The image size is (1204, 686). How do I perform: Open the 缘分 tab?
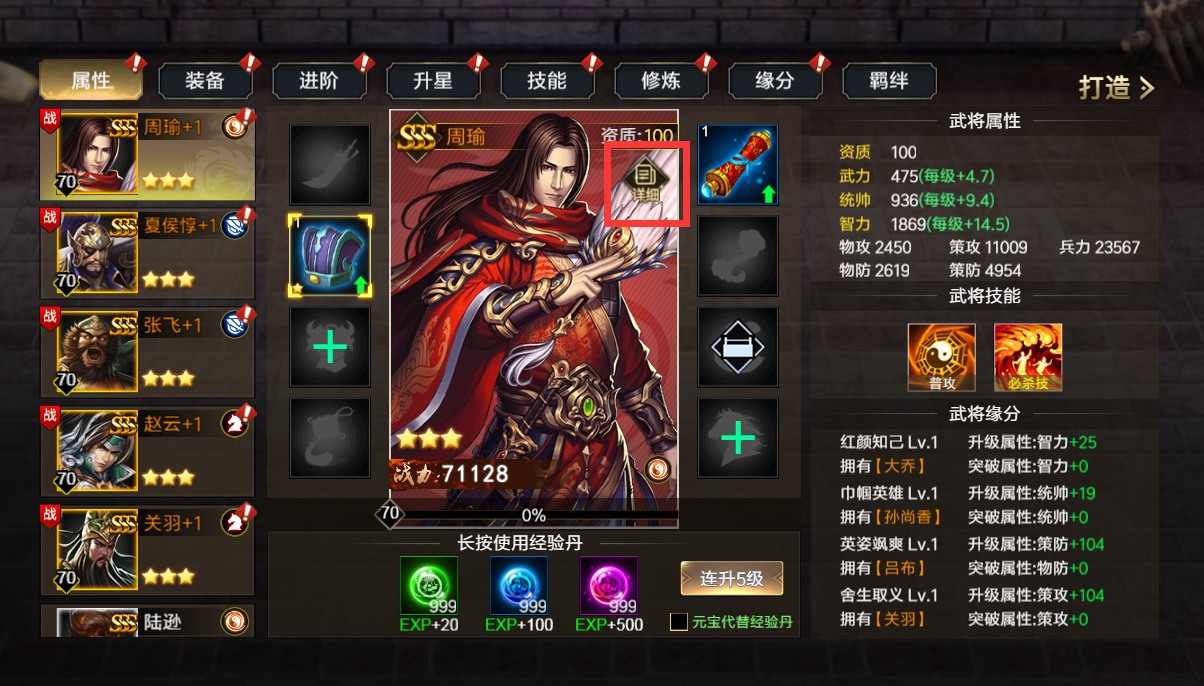pyautogui.click(x=775, y=81)
